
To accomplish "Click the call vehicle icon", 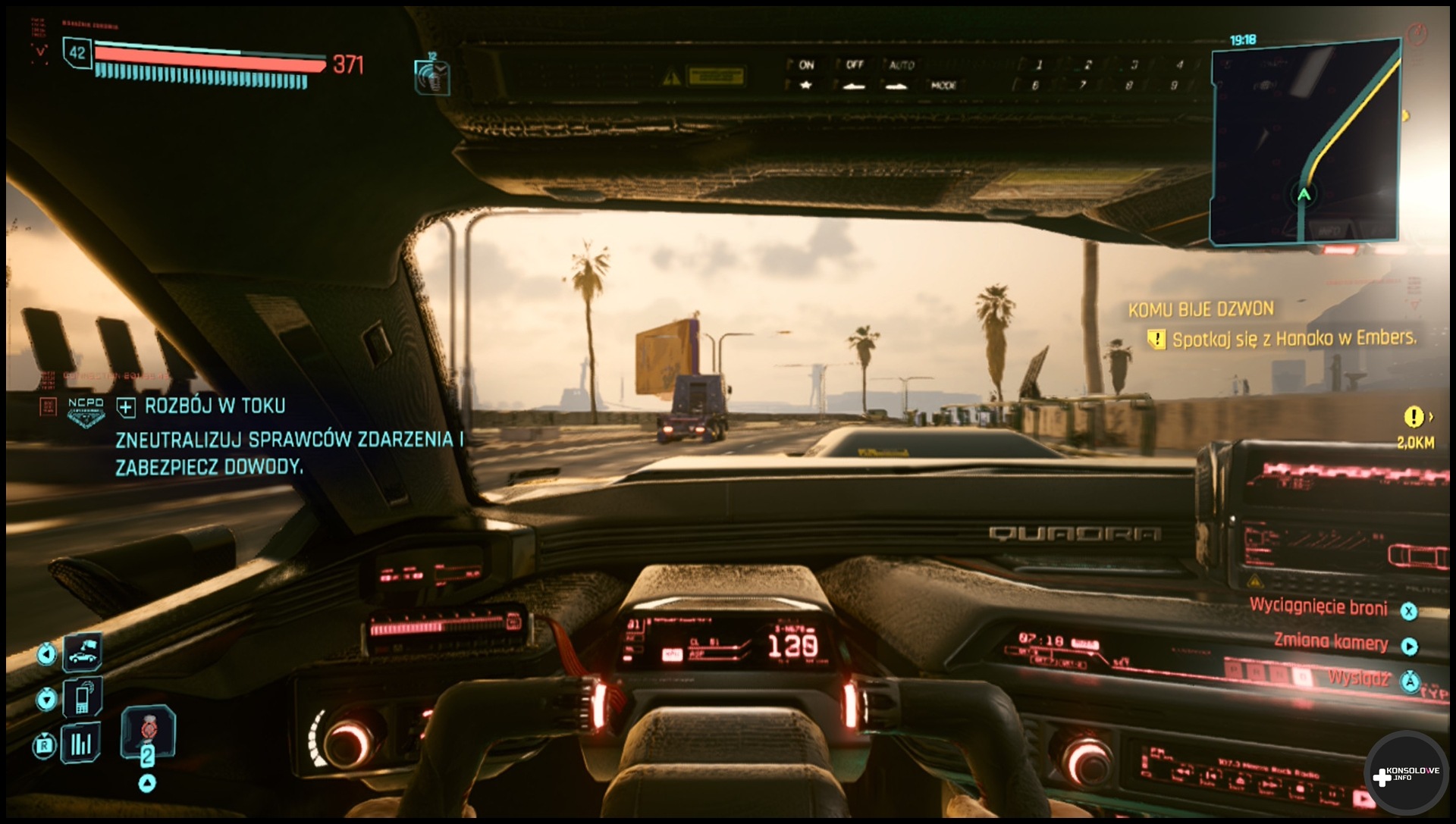I will (x=82, y=653).
